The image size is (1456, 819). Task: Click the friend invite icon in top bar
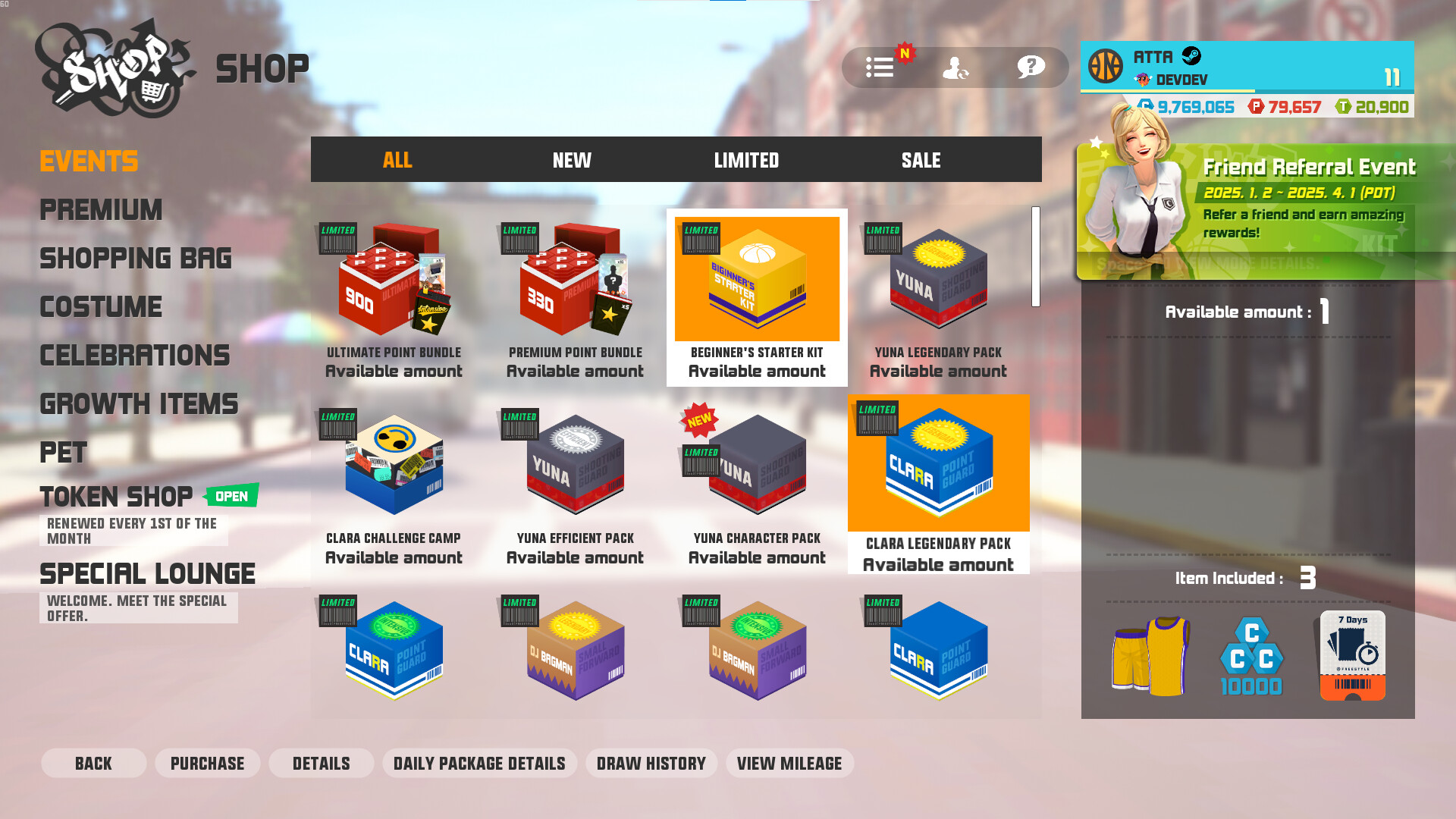point(956,67)
